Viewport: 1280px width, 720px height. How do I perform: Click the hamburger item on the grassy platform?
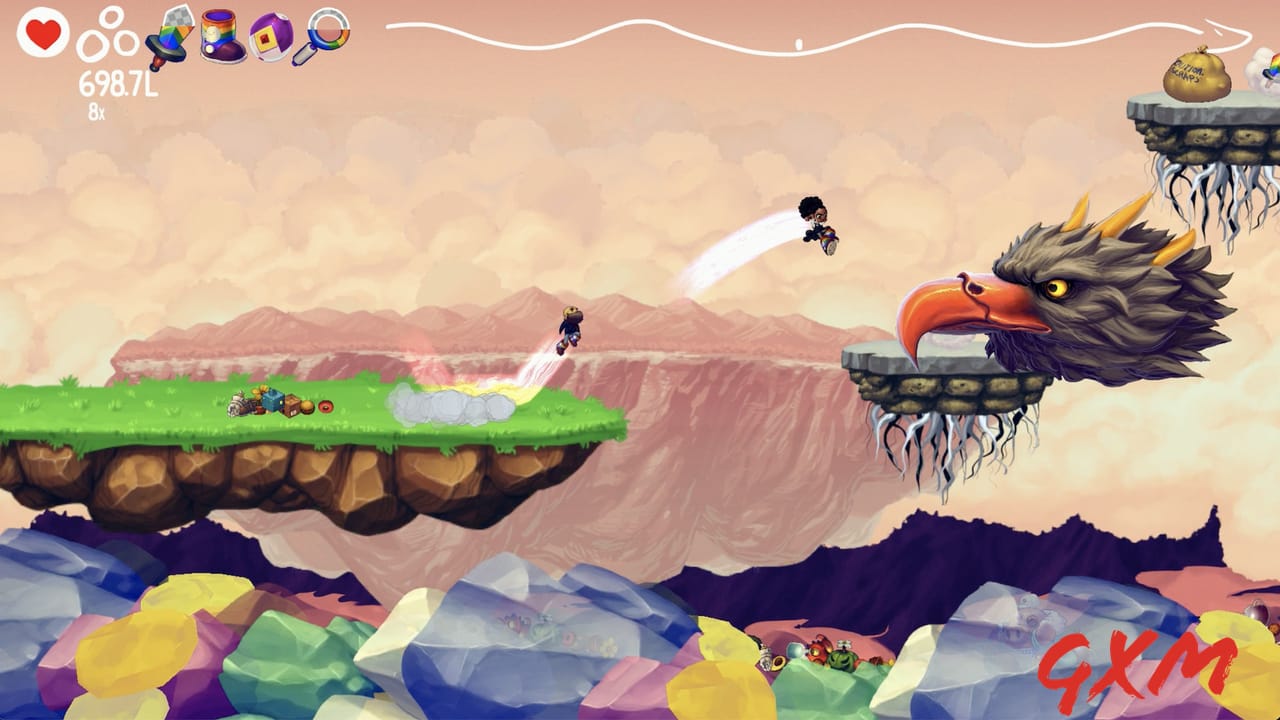point(308,407)
